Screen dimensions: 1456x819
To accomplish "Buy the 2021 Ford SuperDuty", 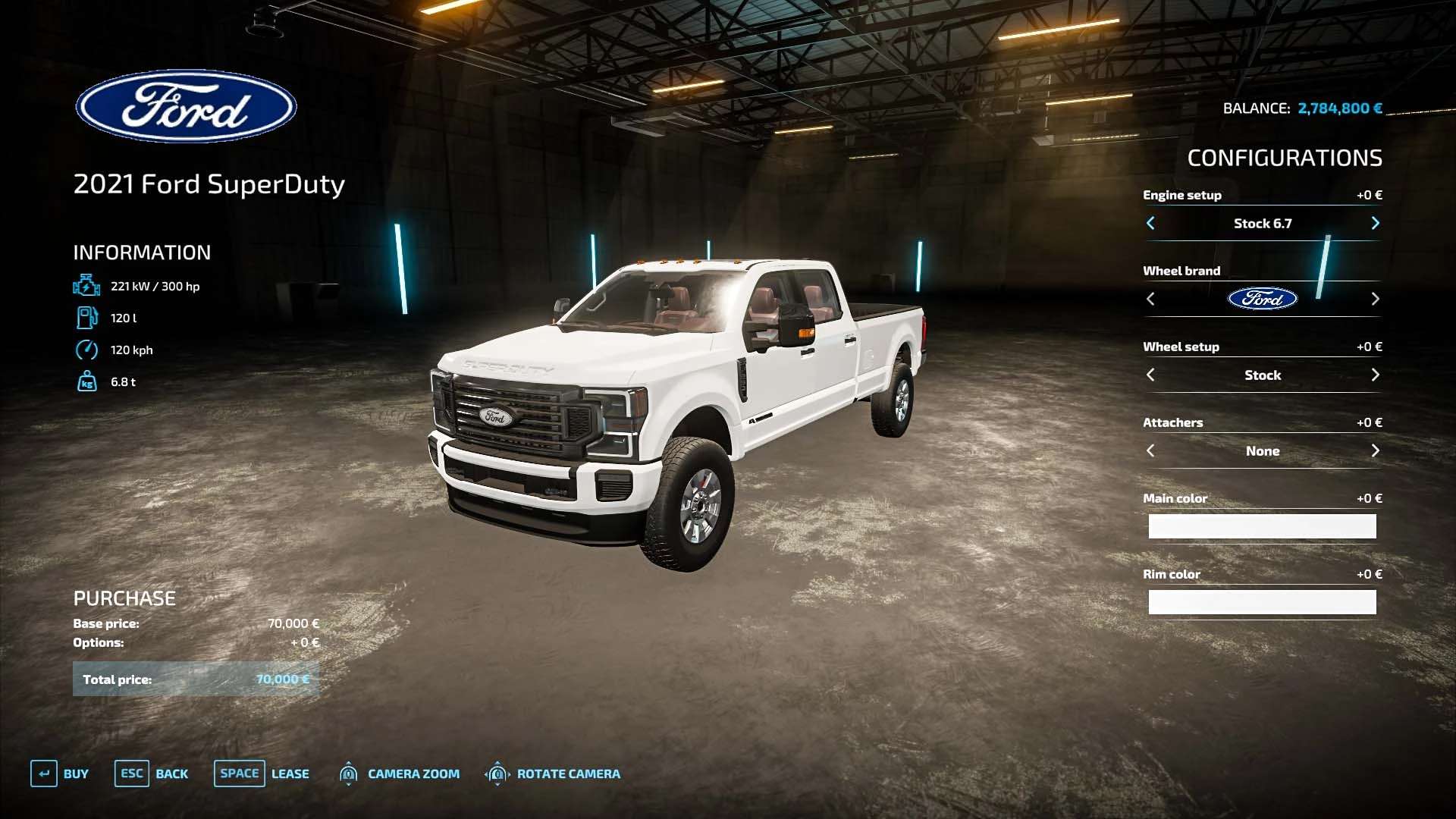I will pyautogui.click(x=60, y=773).
